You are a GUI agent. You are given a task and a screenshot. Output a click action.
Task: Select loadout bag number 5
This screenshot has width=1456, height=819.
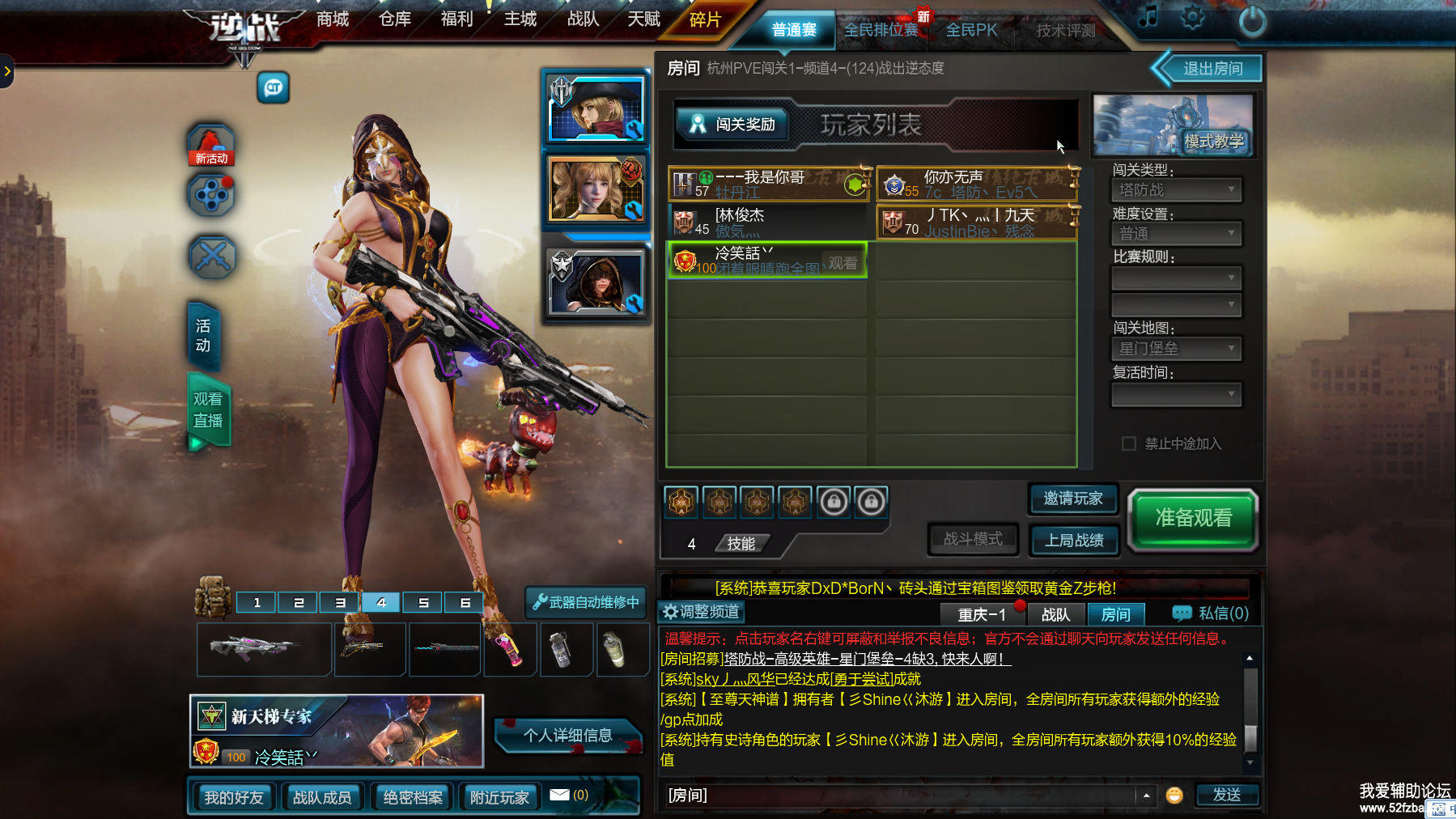tap(423, 603)
